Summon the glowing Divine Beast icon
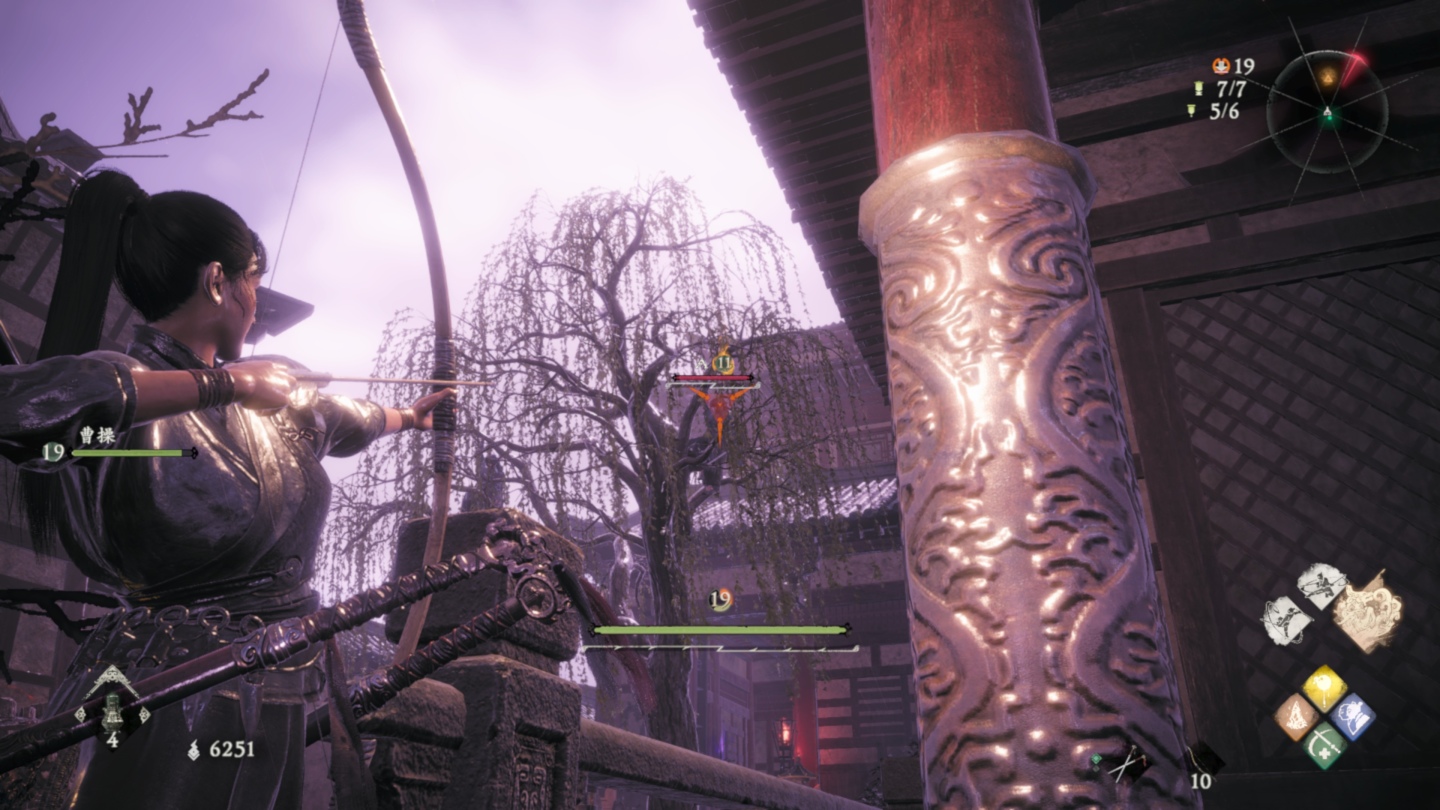The image size is (1440, 810). click(1367, 610)
